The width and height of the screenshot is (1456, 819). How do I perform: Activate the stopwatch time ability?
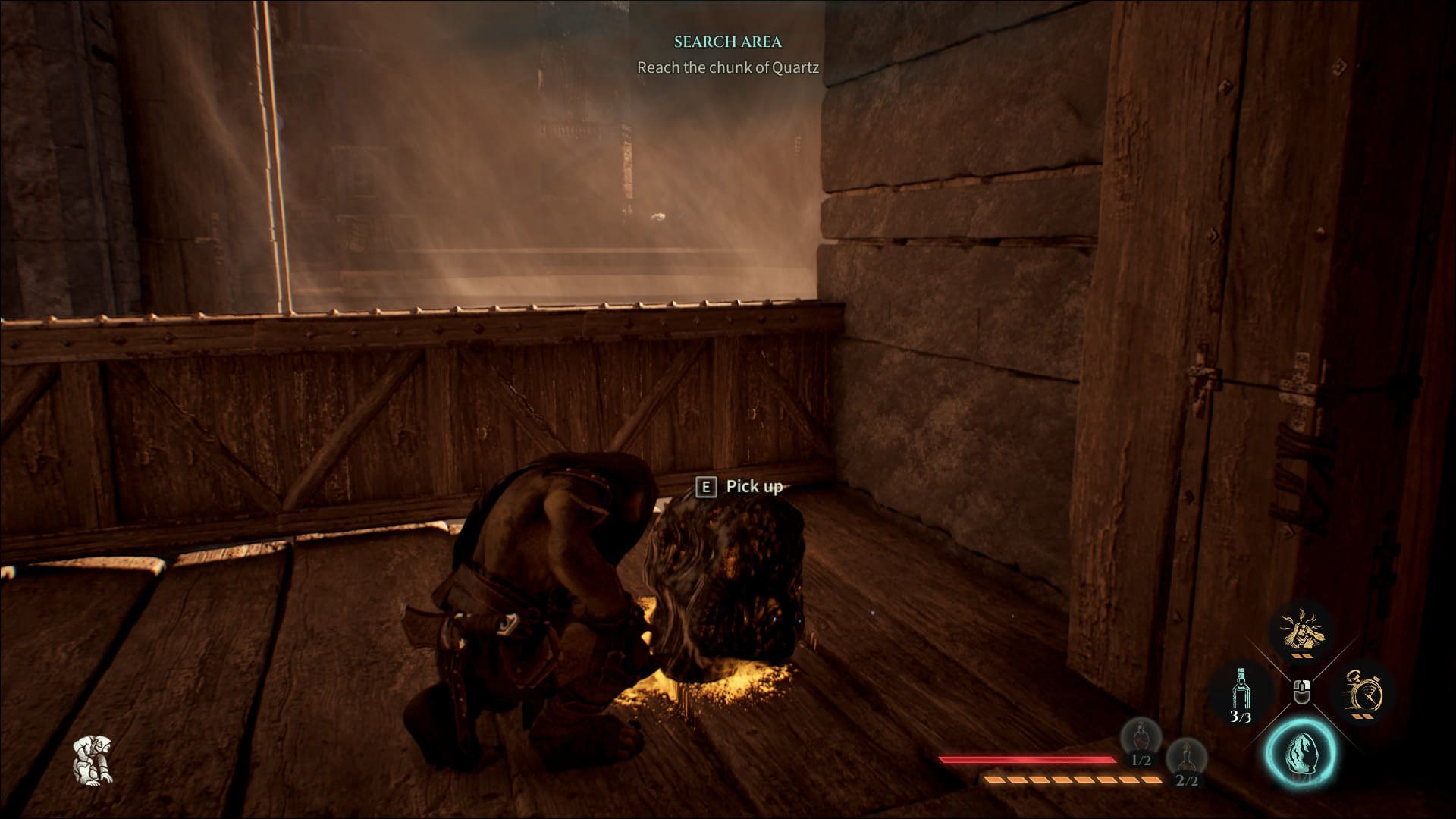(1363, 692)
